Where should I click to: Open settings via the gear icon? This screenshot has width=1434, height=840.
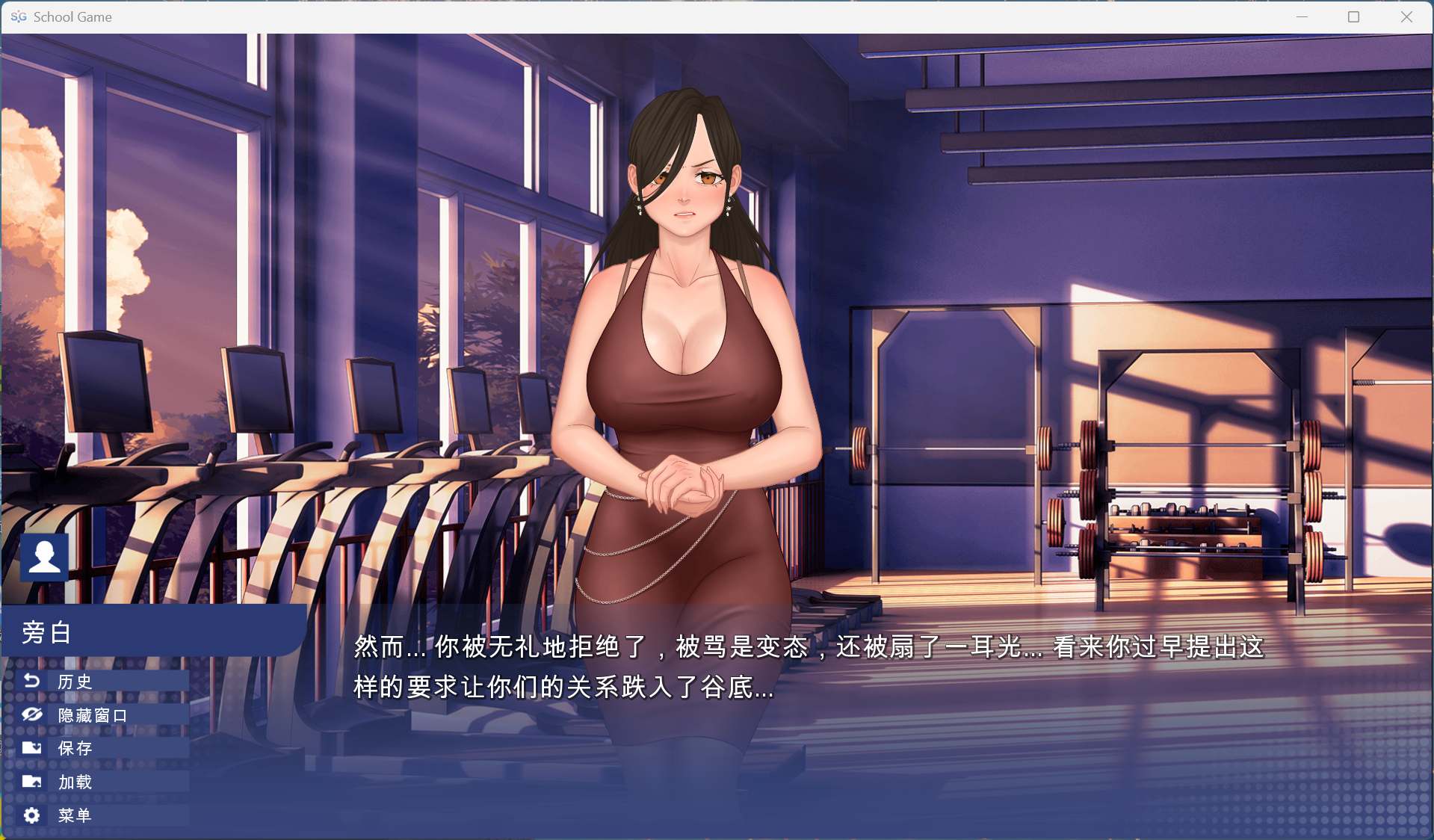(31, 815)
